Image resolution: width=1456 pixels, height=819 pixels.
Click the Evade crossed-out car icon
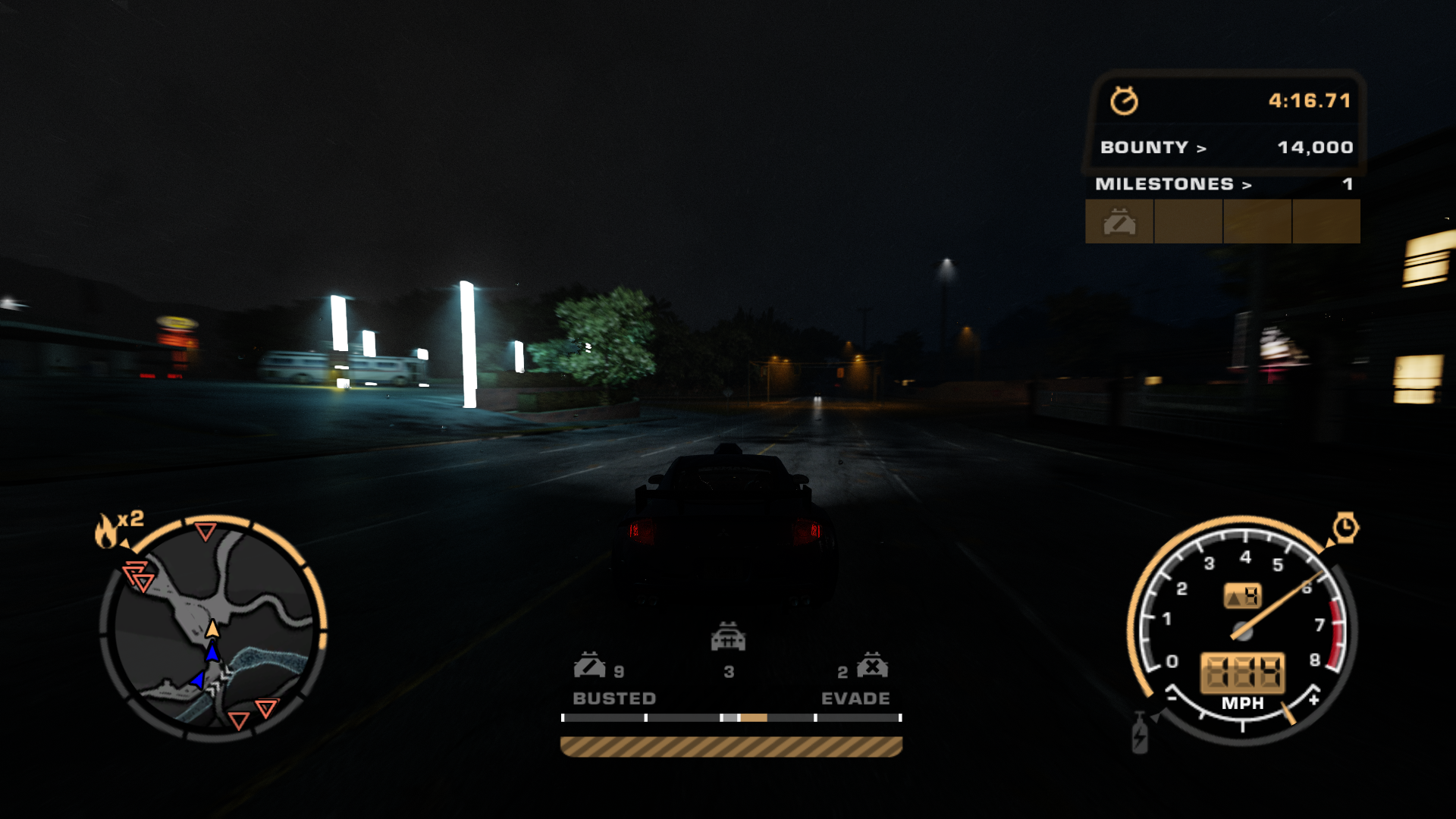(872, 666)
